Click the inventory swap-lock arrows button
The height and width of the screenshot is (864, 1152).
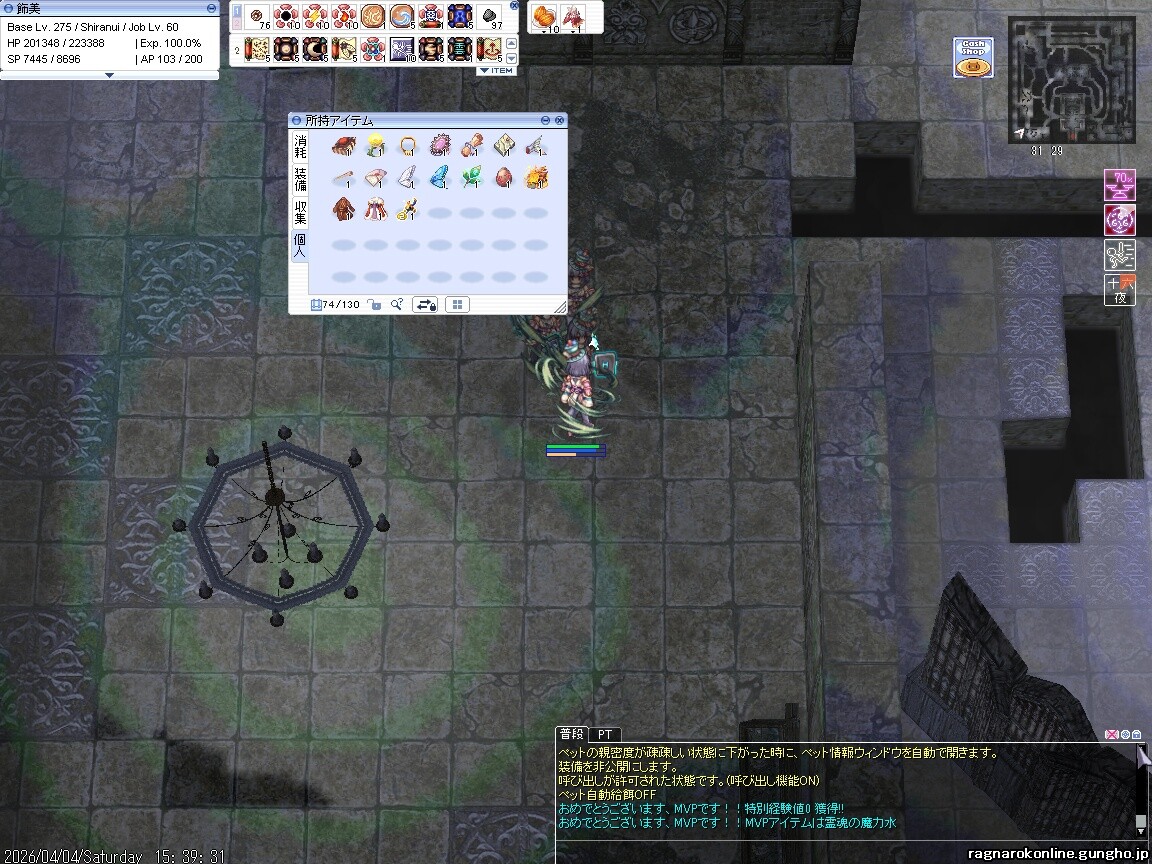[424, 305]
